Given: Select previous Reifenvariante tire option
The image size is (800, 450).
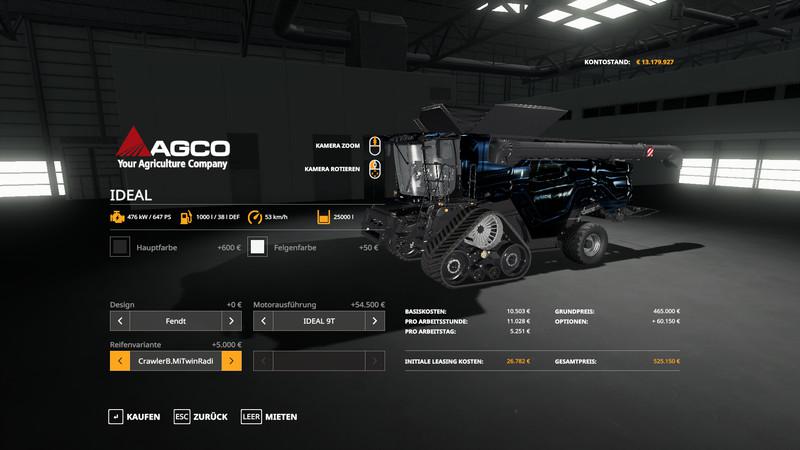Looking at the screenshot, I should coord(120,361).
